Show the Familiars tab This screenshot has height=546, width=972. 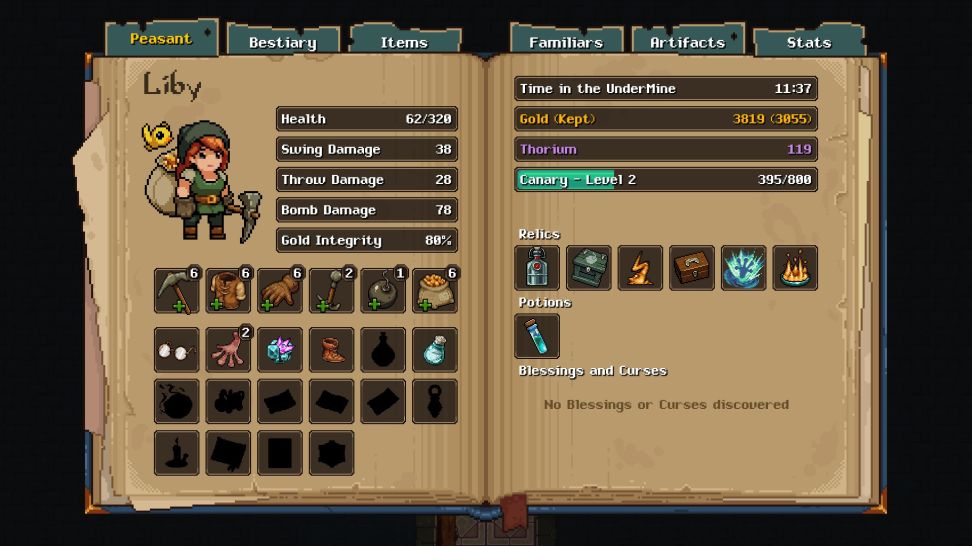pos(566,42)
